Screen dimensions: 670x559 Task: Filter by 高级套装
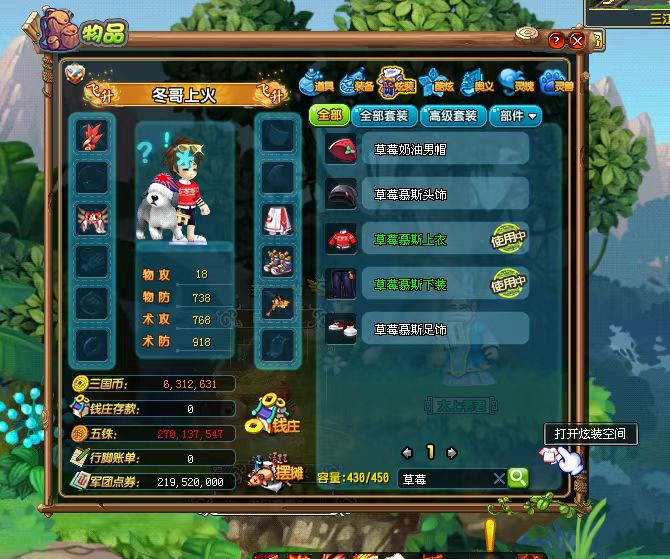(451, 116)
